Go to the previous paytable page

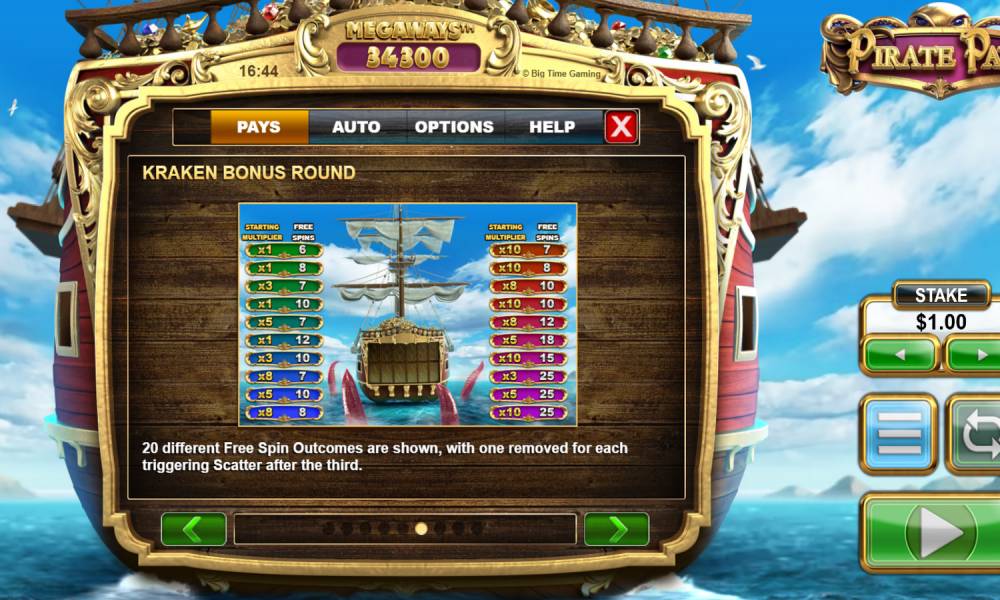click(x=194, y=529)
